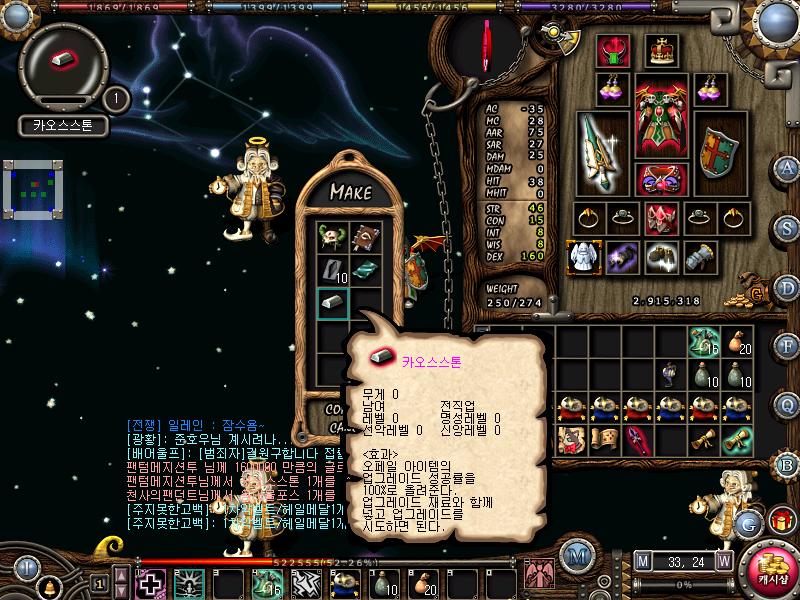
Task: Select the gray stack of 10 in Make
Action: [x=333, y=270]
